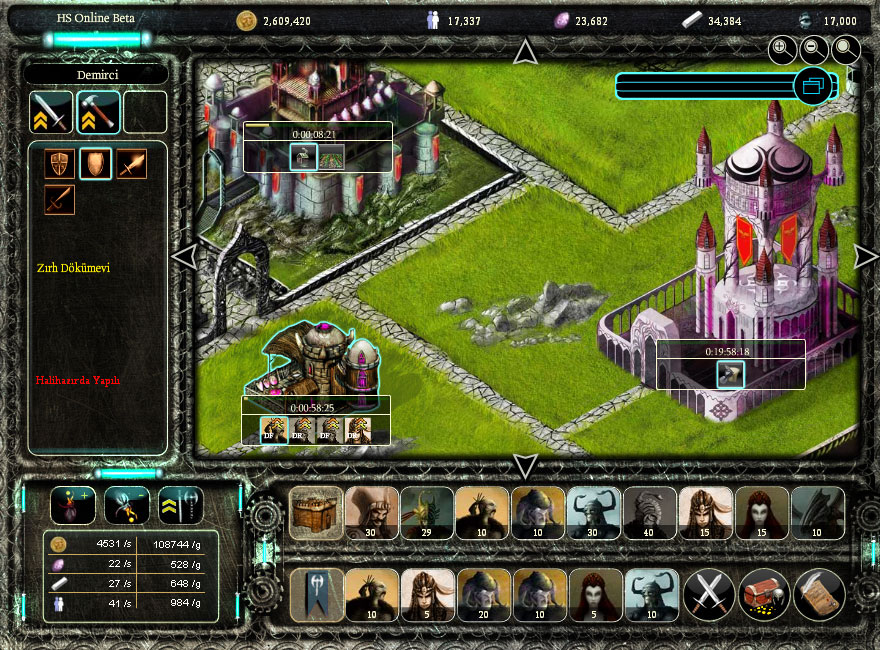Image resolution: width=880 pixels, height=650 pixels.
Task: Reset zoom with the plain magnifier
Action: pyautogui.click(x=846, y=48)
